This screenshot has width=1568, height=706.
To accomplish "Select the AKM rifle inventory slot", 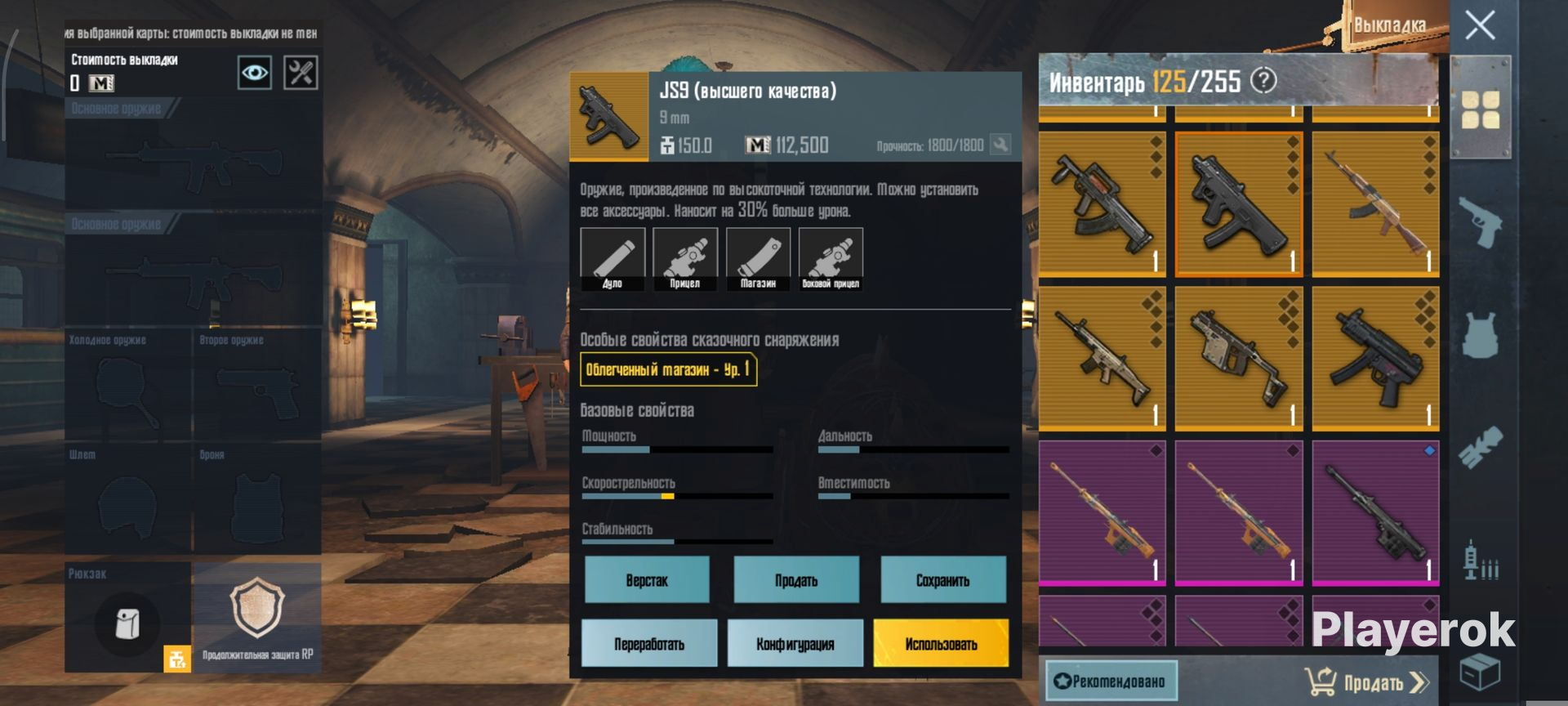I will coord(1375,203).
